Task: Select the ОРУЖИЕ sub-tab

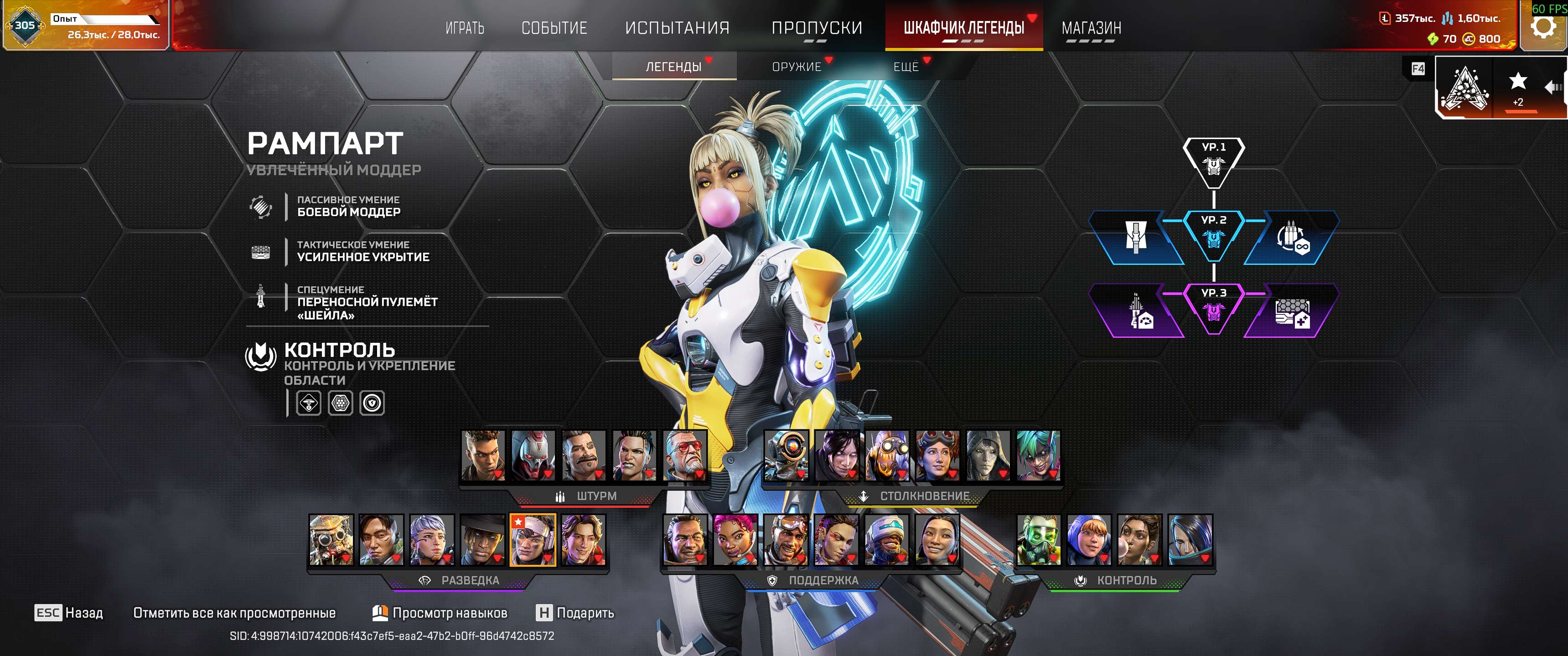Action: click(x=796, y=67)
